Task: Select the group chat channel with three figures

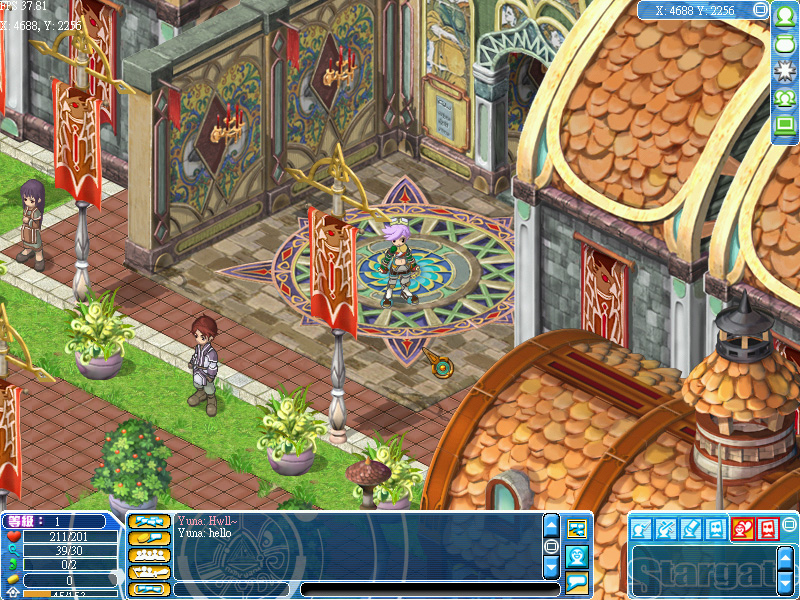Action: click(147, 555)
